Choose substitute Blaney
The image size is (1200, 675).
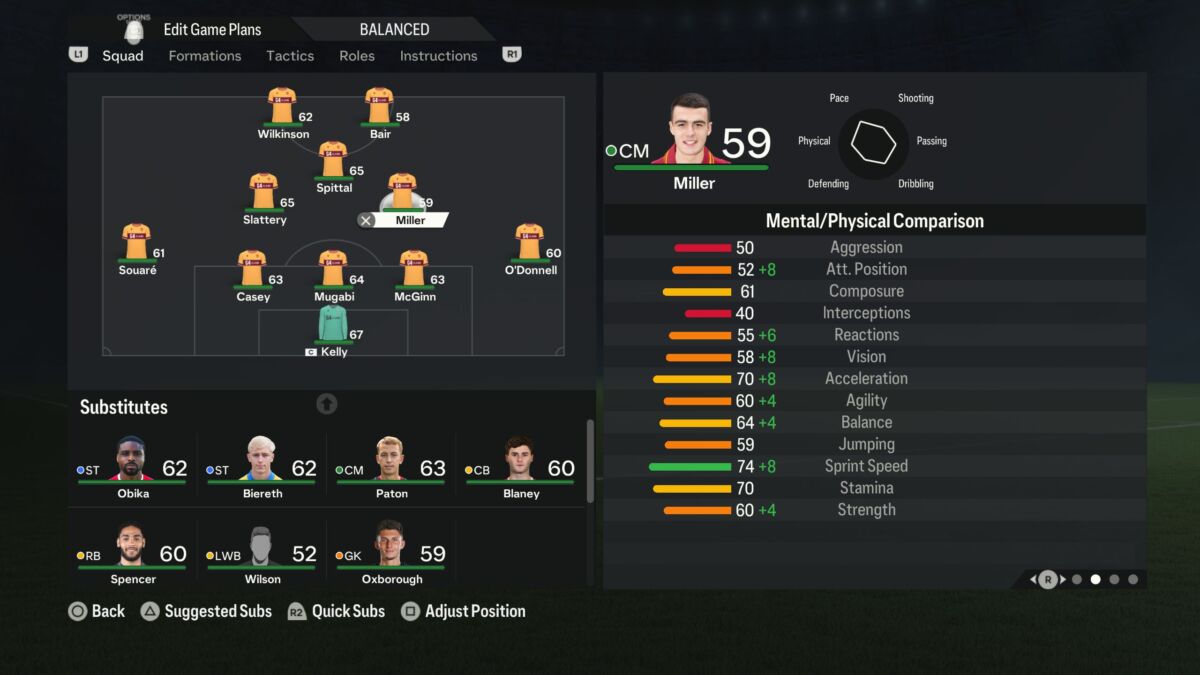(x=520, y=466)
